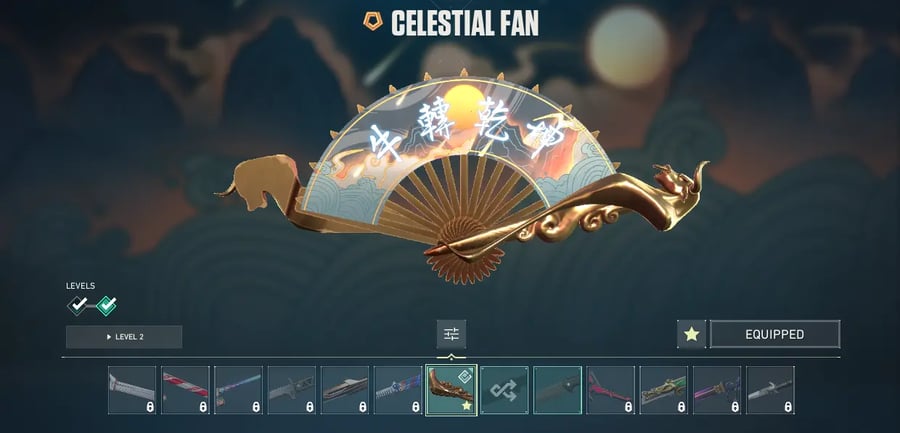
Task: Toggle the favorite star button
Action: click(x=691, y=334)
